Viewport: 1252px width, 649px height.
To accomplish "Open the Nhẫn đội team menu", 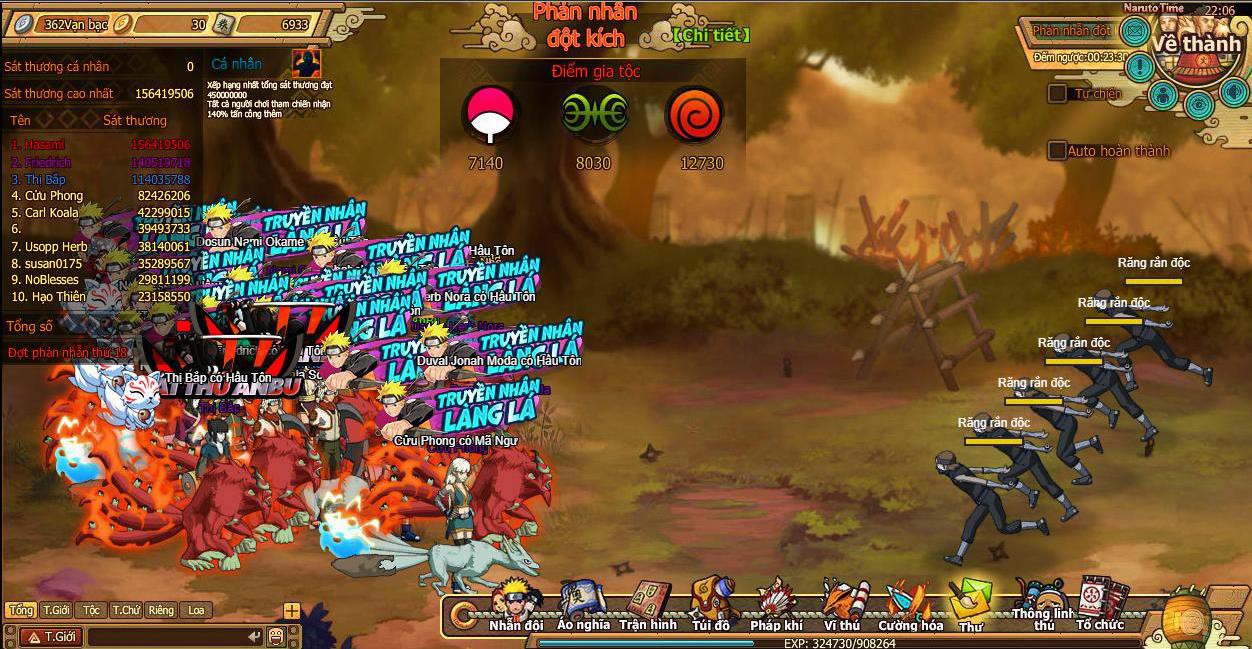I will [515, 604].
